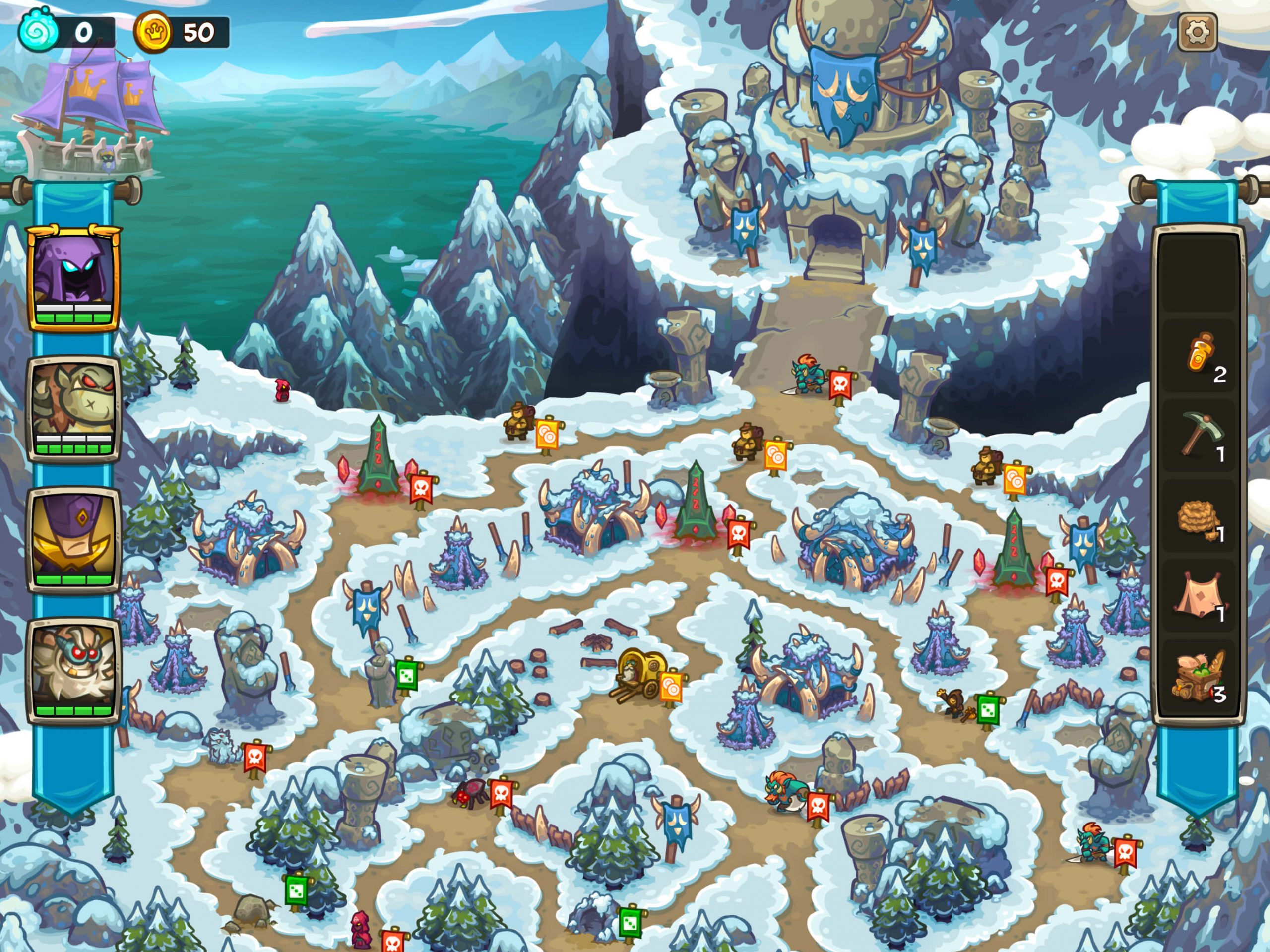
Task: Open the settings gear menu
Action: point(1198,32)
